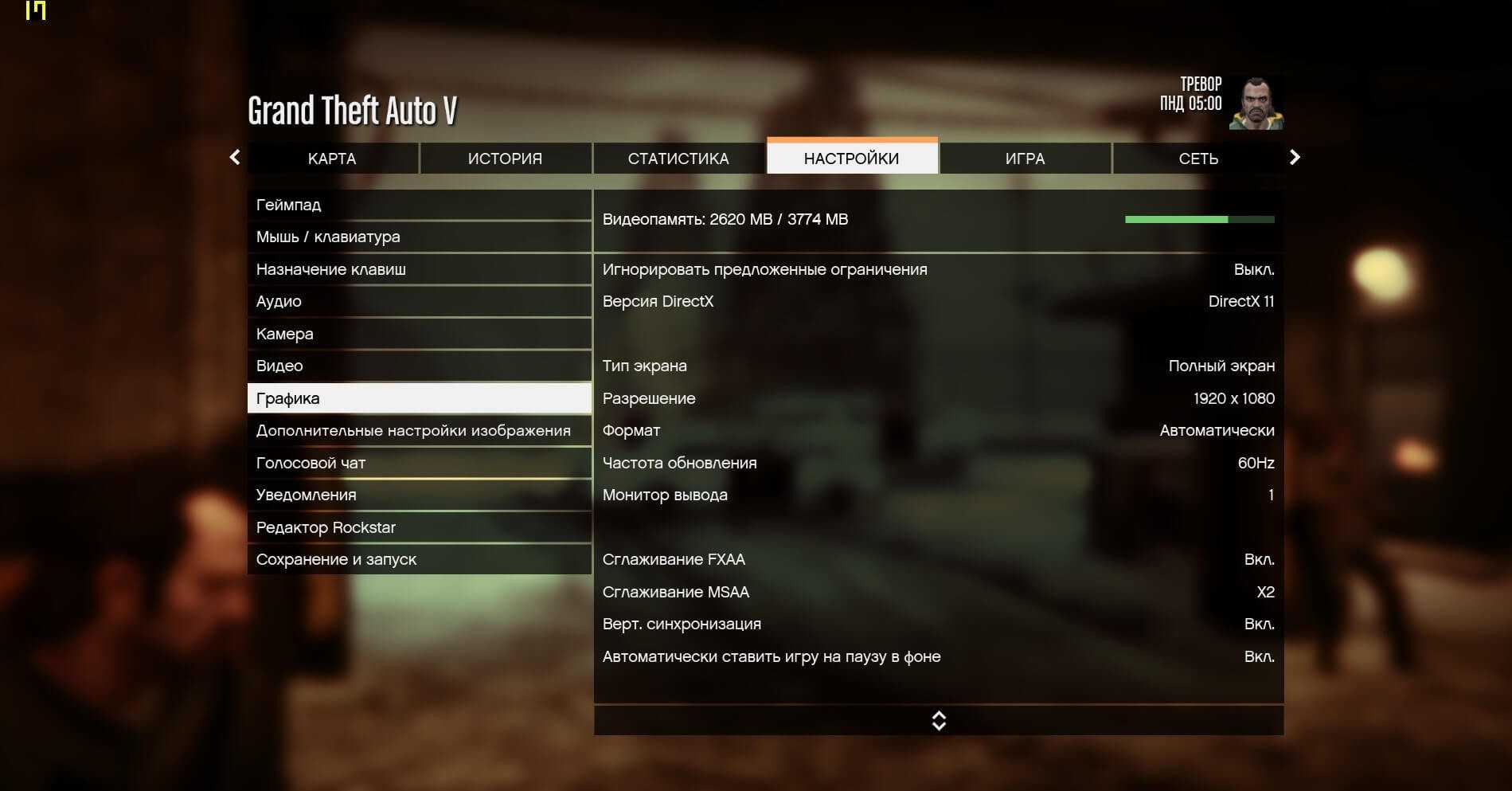Click the right arrow beside the tabs
1512x791 pixels.
click(x=1295, y=157)
